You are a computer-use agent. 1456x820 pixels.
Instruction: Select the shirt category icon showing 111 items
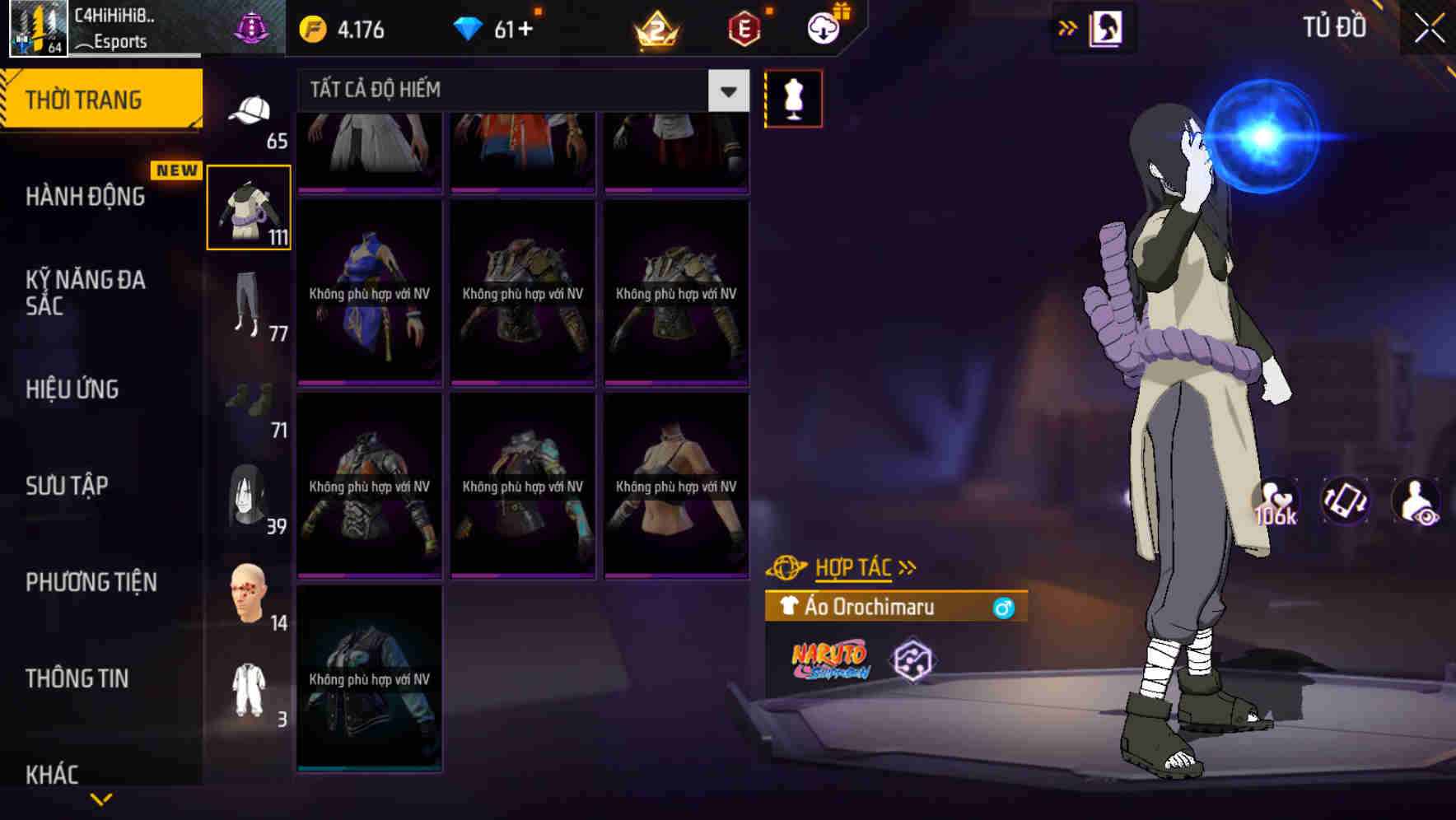pos(247,207)
